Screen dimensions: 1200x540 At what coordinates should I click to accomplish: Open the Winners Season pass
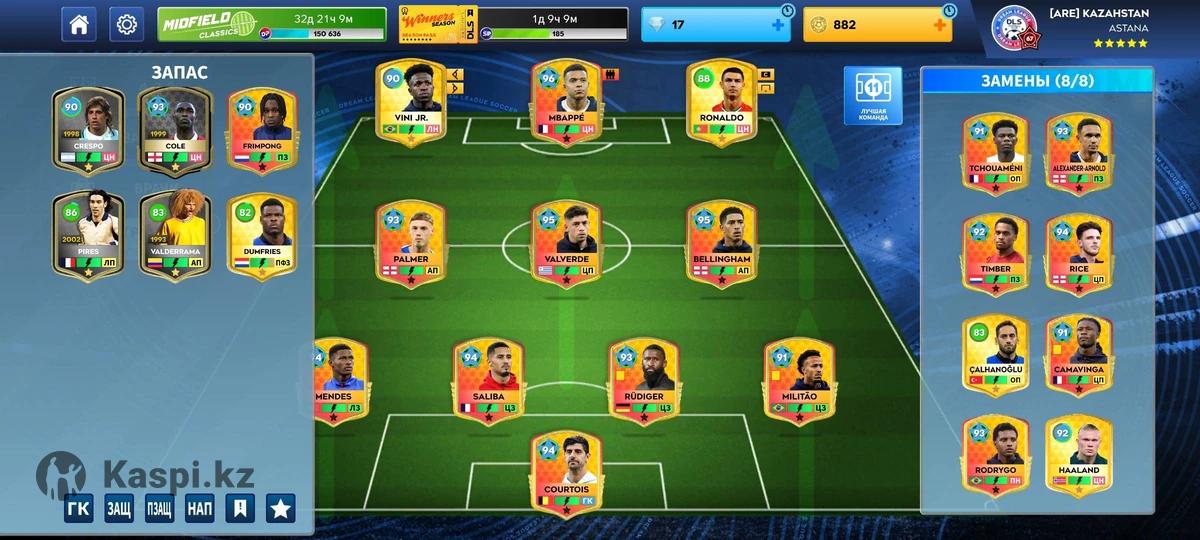(513, 24)
